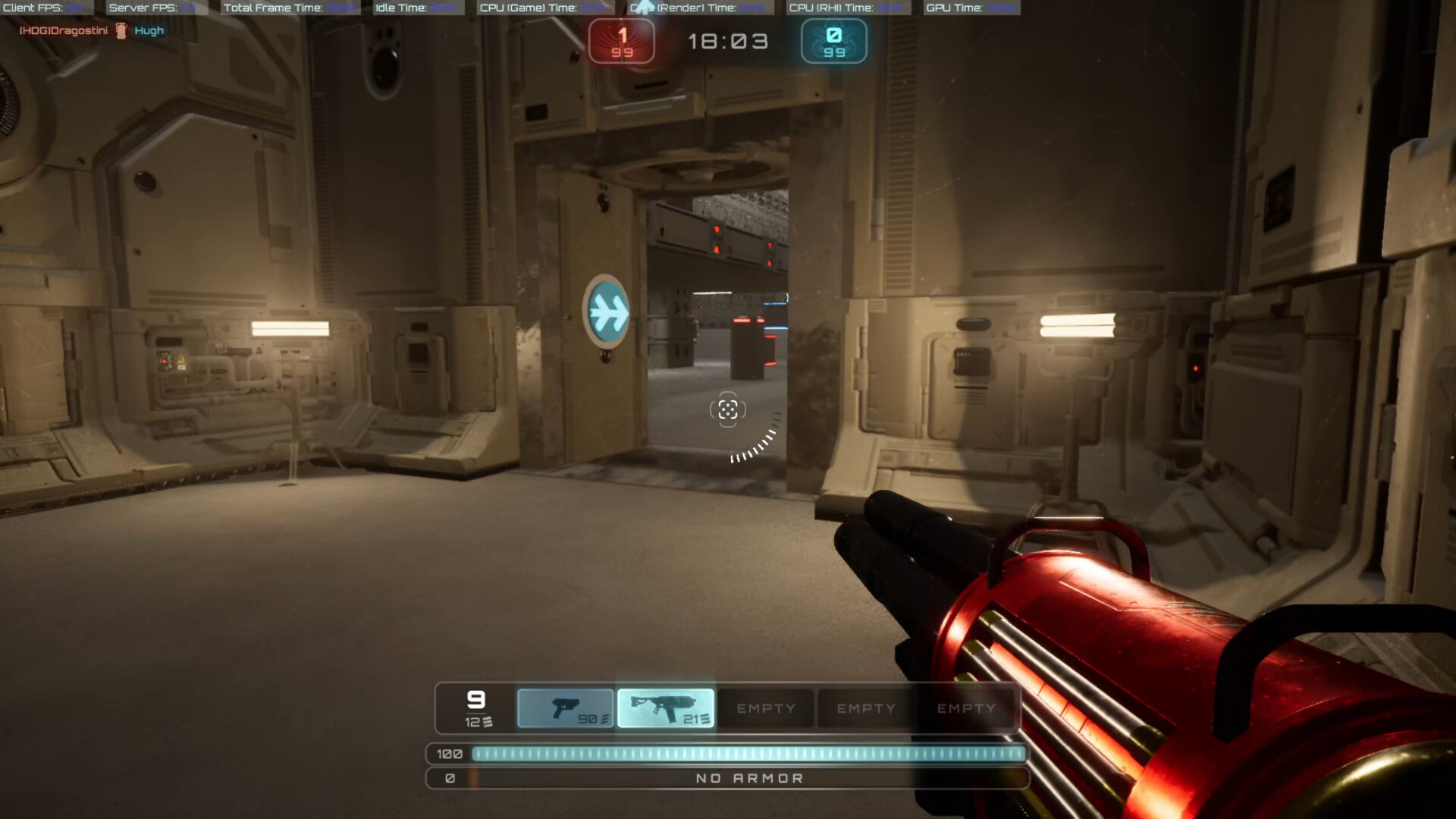Click the weapon kill icon in the kill feed
This screenshot has height=819, width=1456.
point(120,30)
